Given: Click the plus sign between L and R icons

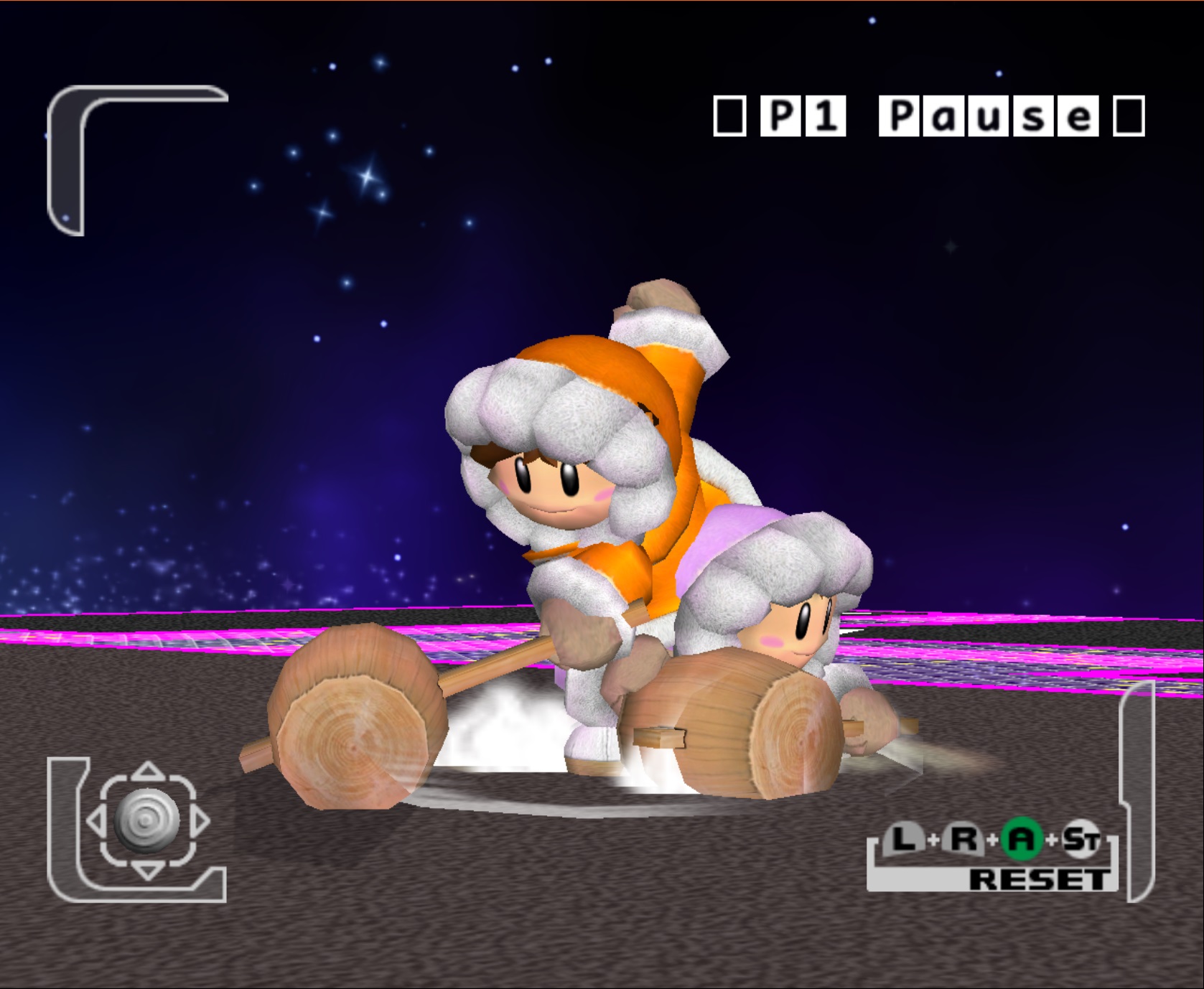Looking at the screenshot, I should click(x=934, y=840).
